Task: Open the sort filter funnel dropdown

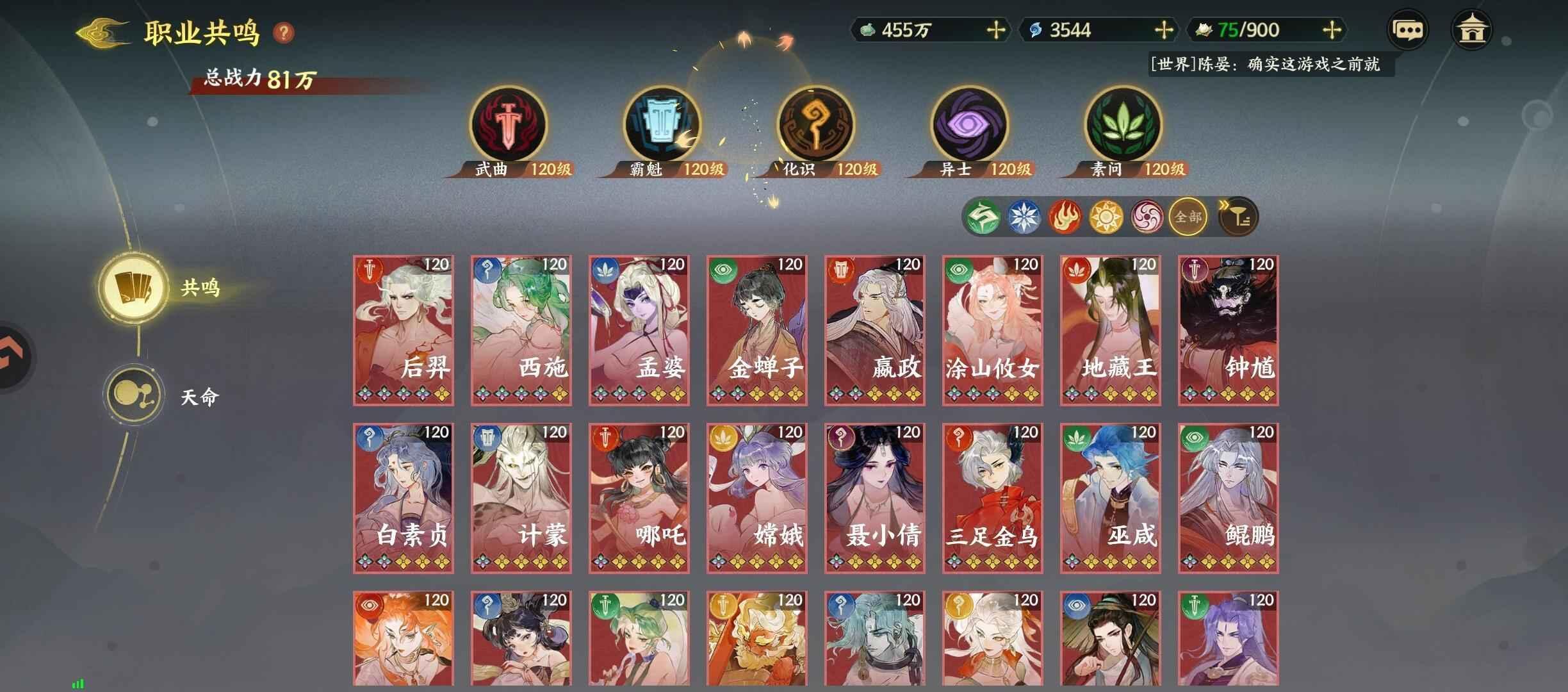Action: tap(1239, 217)
